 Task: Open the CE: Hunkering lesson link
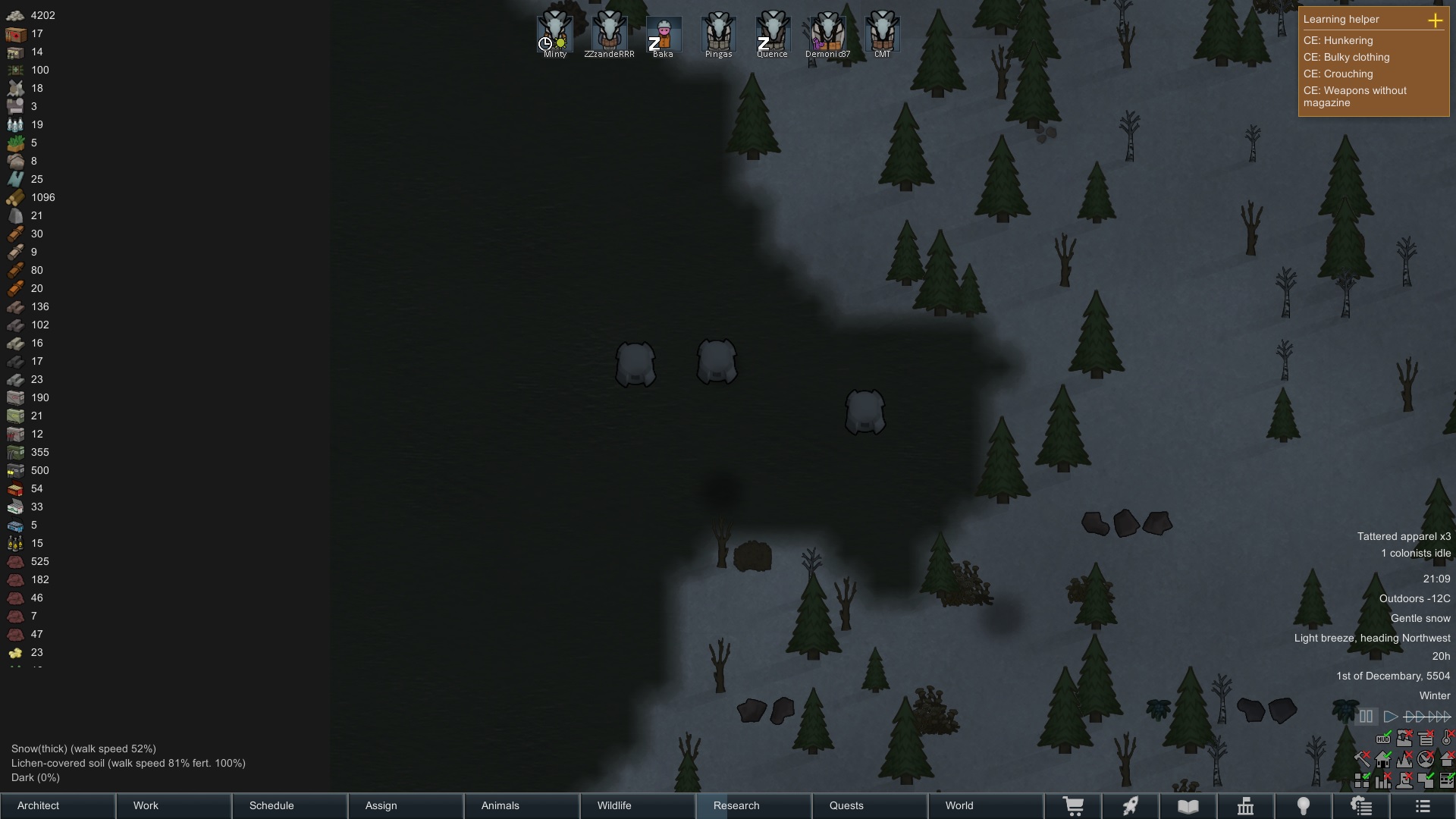pos(1338,41)
